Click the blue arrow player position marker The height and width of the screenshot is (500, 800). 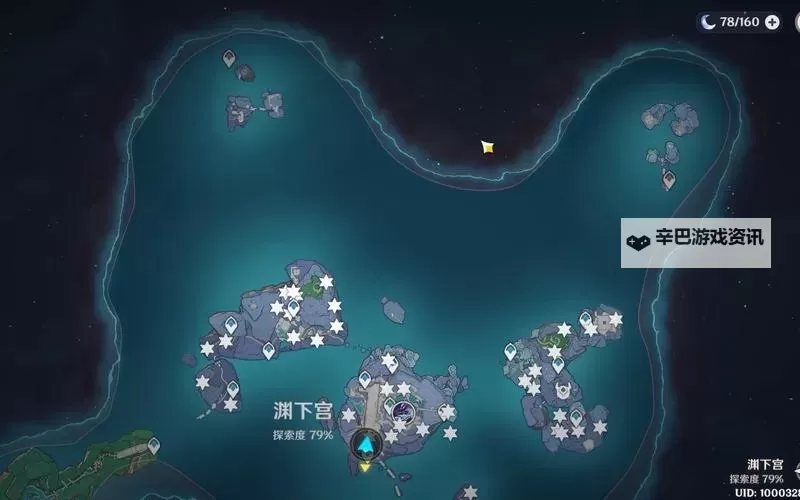click(369, 444)
